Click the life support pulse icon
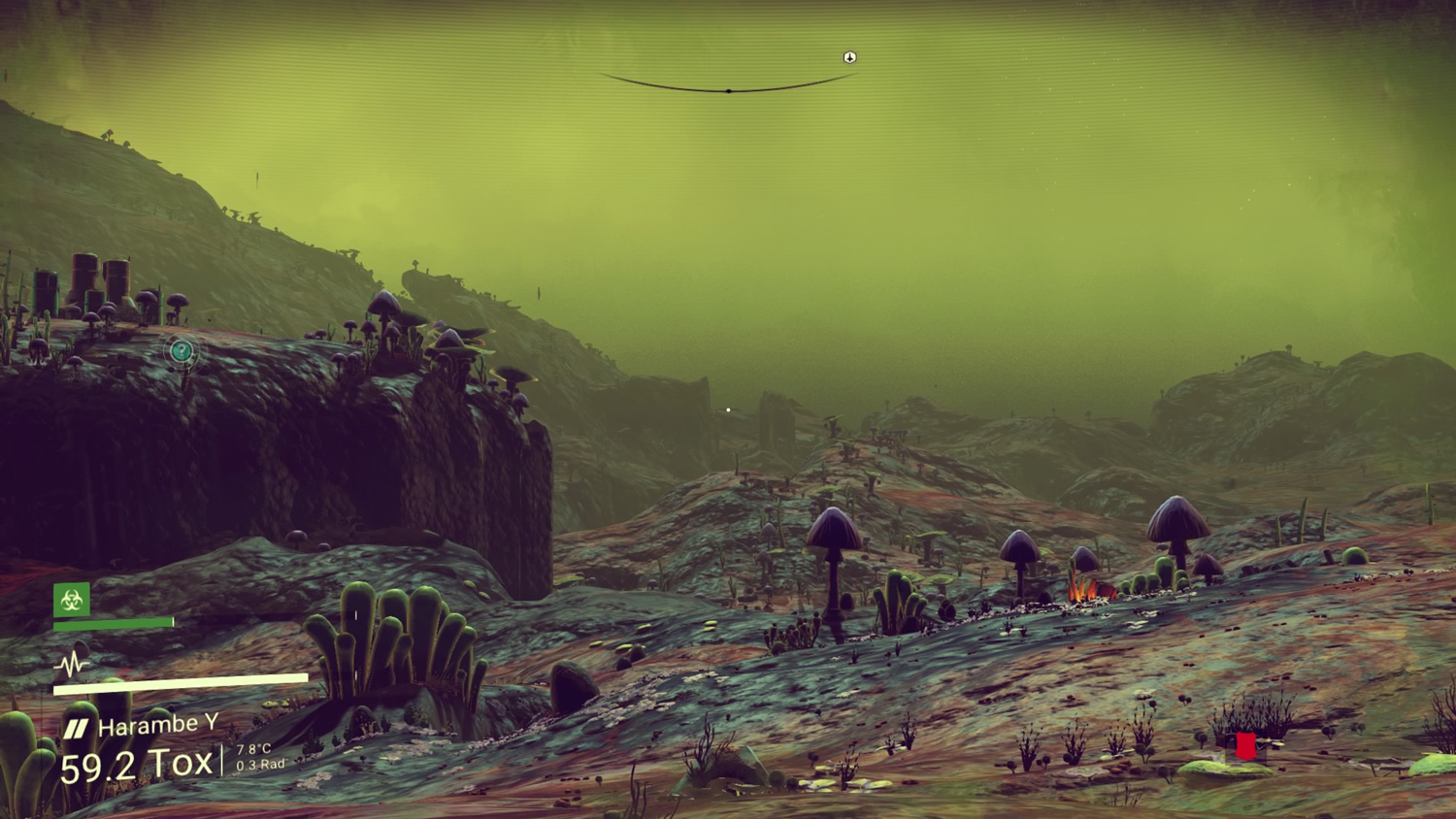 click(x=71, y=665)
